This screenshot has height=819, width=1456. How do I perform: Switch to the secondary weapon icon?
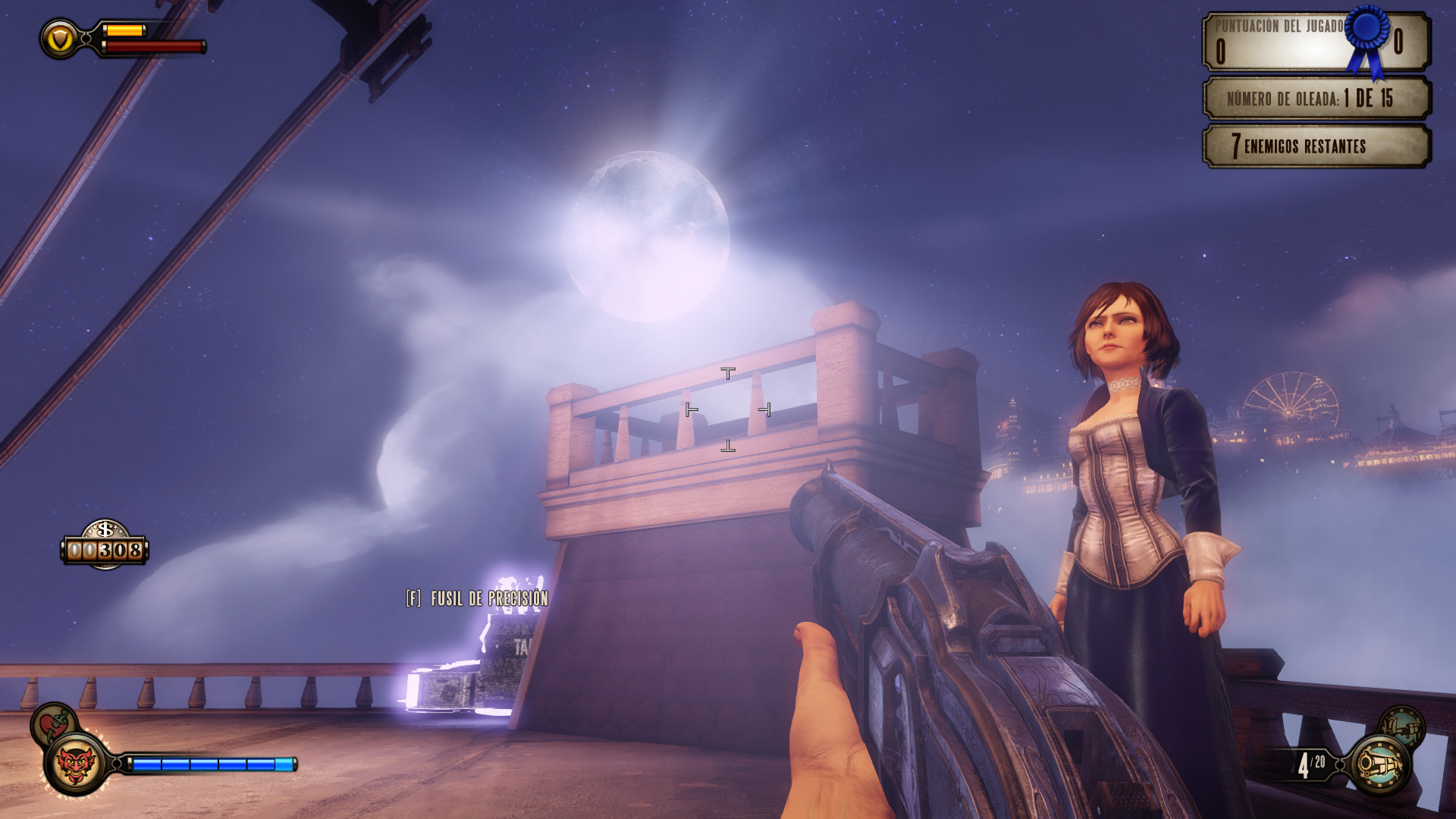1402,728
